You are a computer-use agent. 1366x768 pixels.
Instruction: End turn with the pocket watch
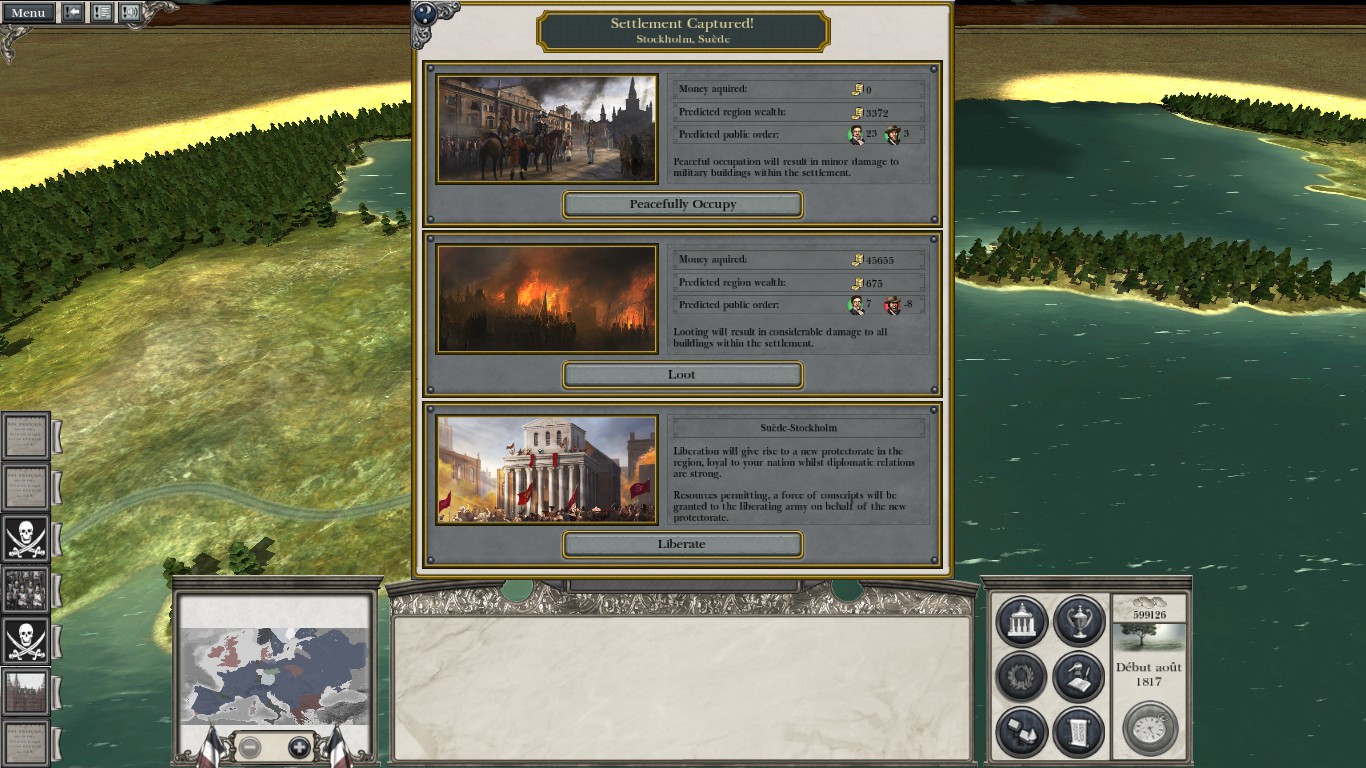click(x=1149, y=729)
